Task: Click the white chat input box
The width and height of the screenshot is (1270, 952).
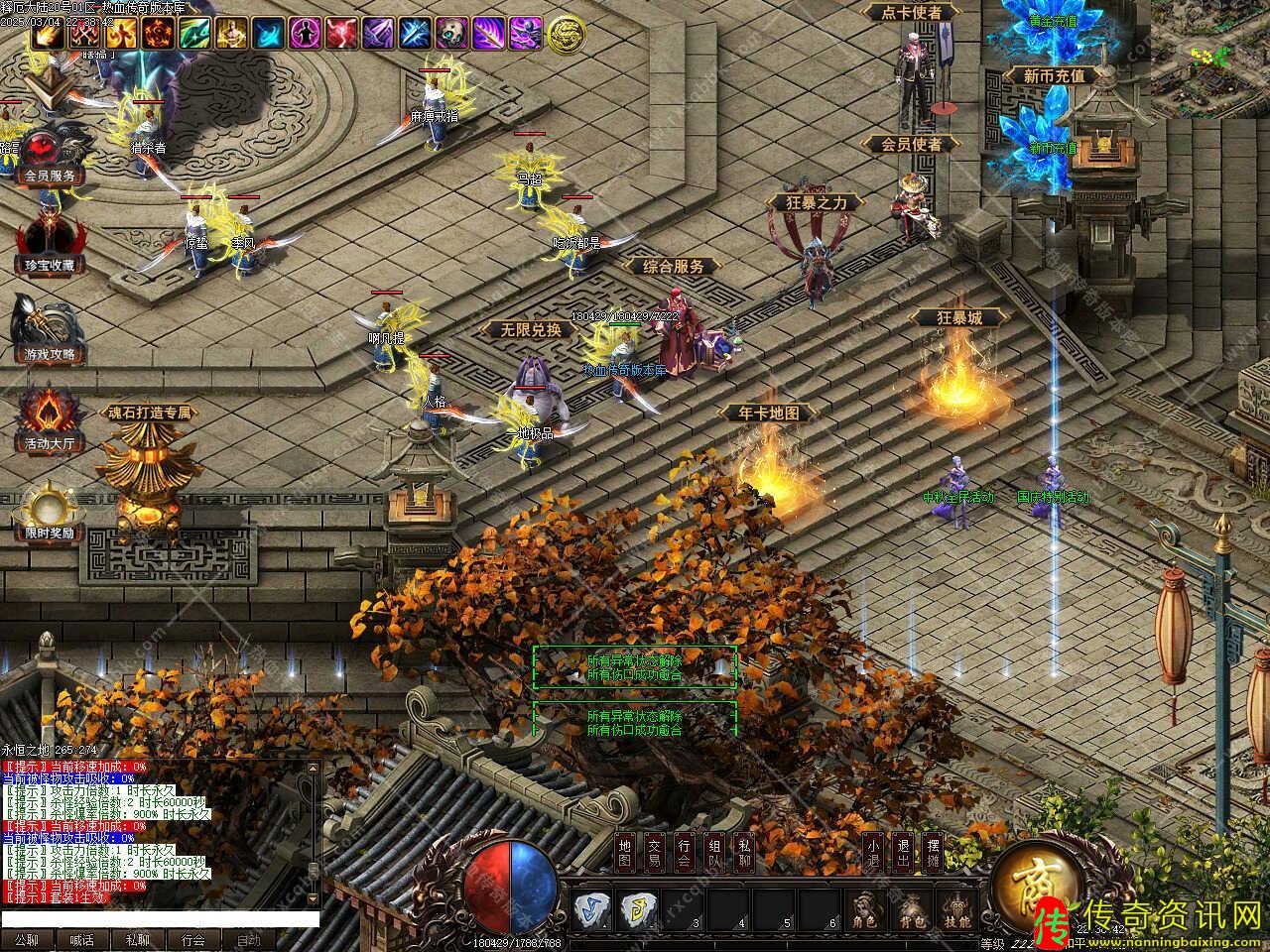Action: pyautogui.click(x=161, y=919)
